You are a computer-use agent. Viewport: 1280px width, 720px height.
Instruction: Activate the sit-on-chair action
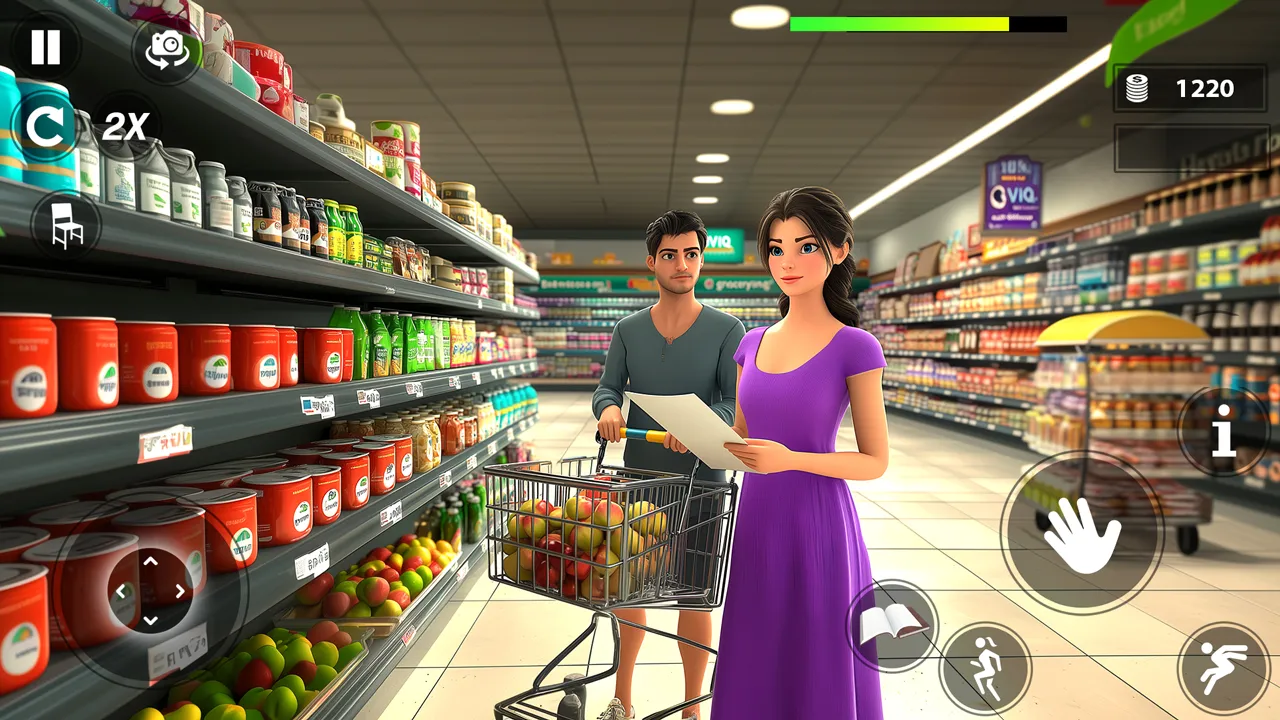pos(64,224)
